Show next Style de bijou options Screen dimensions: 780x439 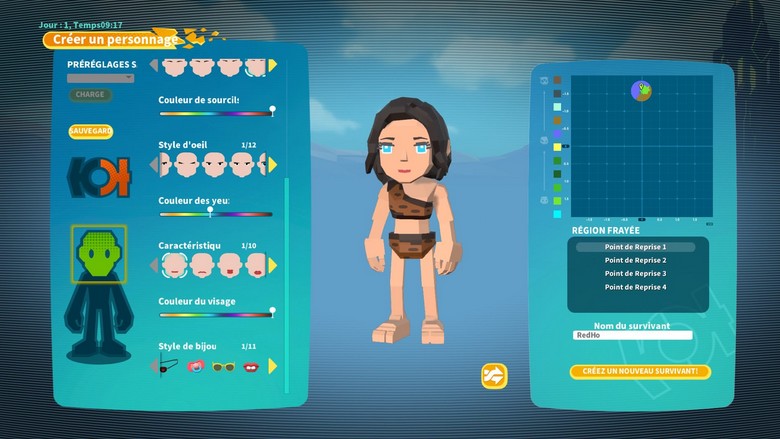[273, 366]
